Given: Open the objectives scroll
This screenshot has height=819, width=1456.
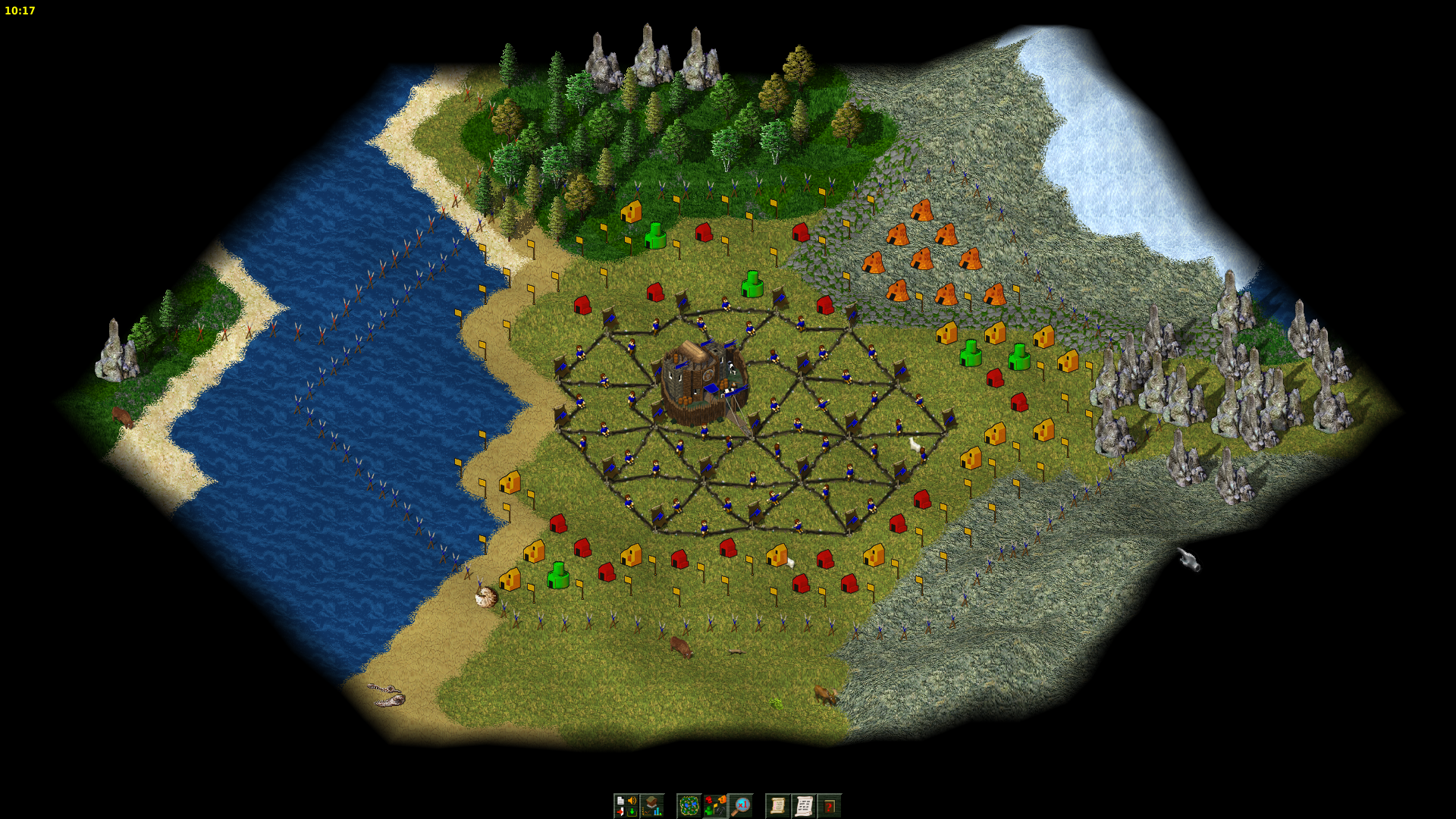Looking at the screenshot, I should (x=777, y=805).
